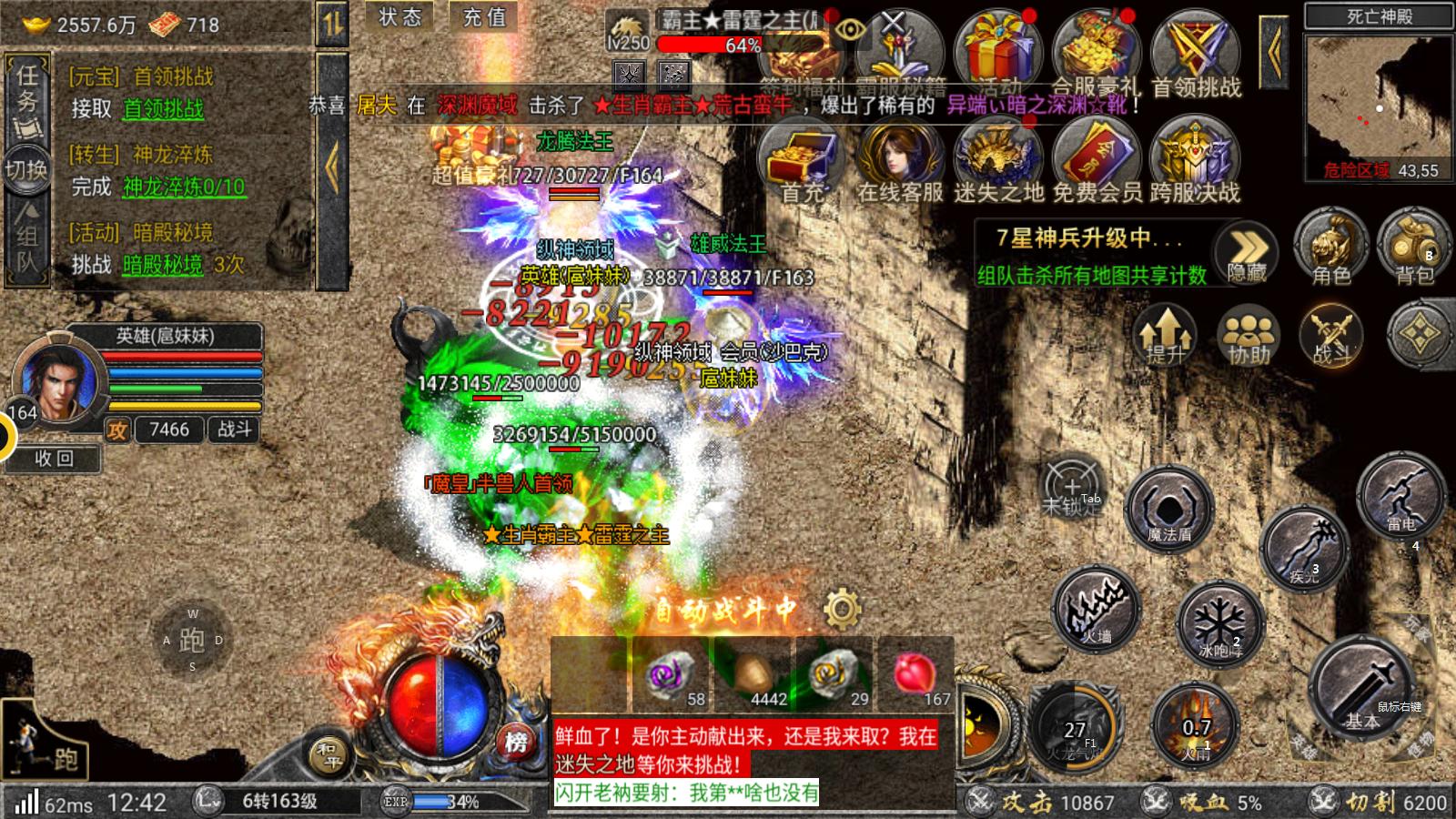Turn off 自动战斗中 auto battle
This screenshot has height=819, width=1456.
coord(728,608)
